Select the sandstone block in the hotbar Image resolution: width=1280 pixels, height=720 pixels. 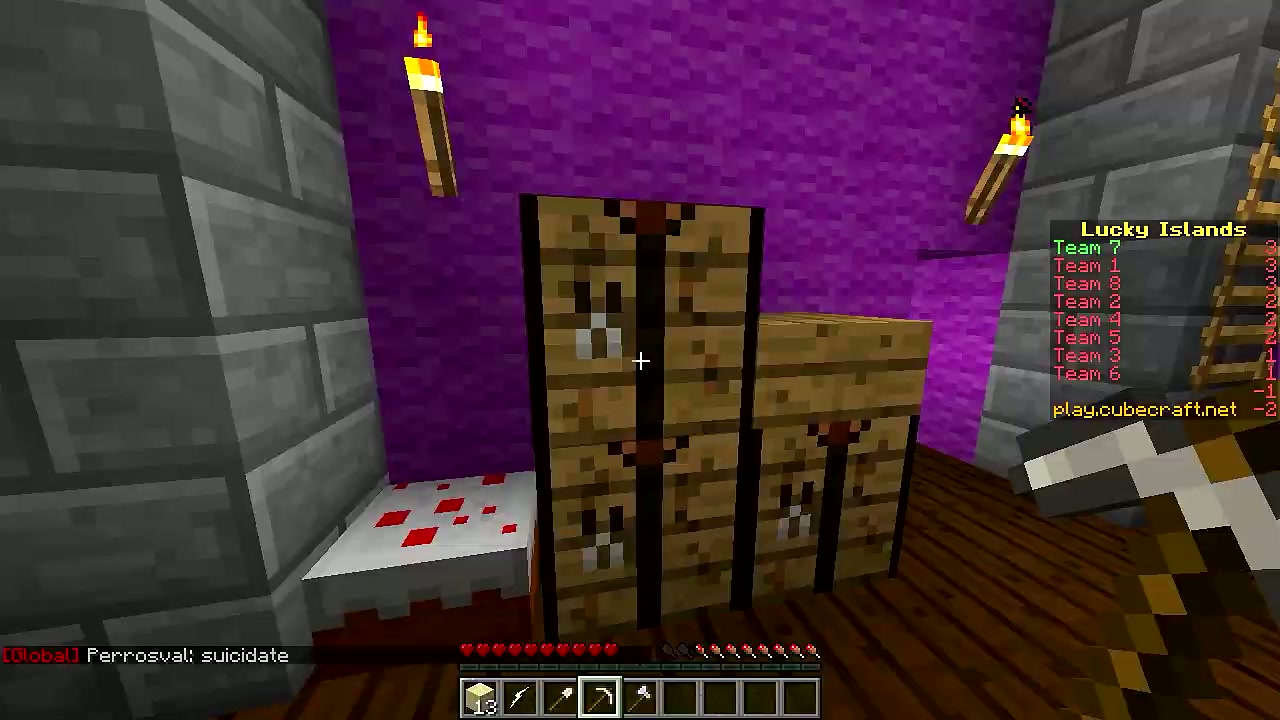pyautogui.click(x=479, y=697)
